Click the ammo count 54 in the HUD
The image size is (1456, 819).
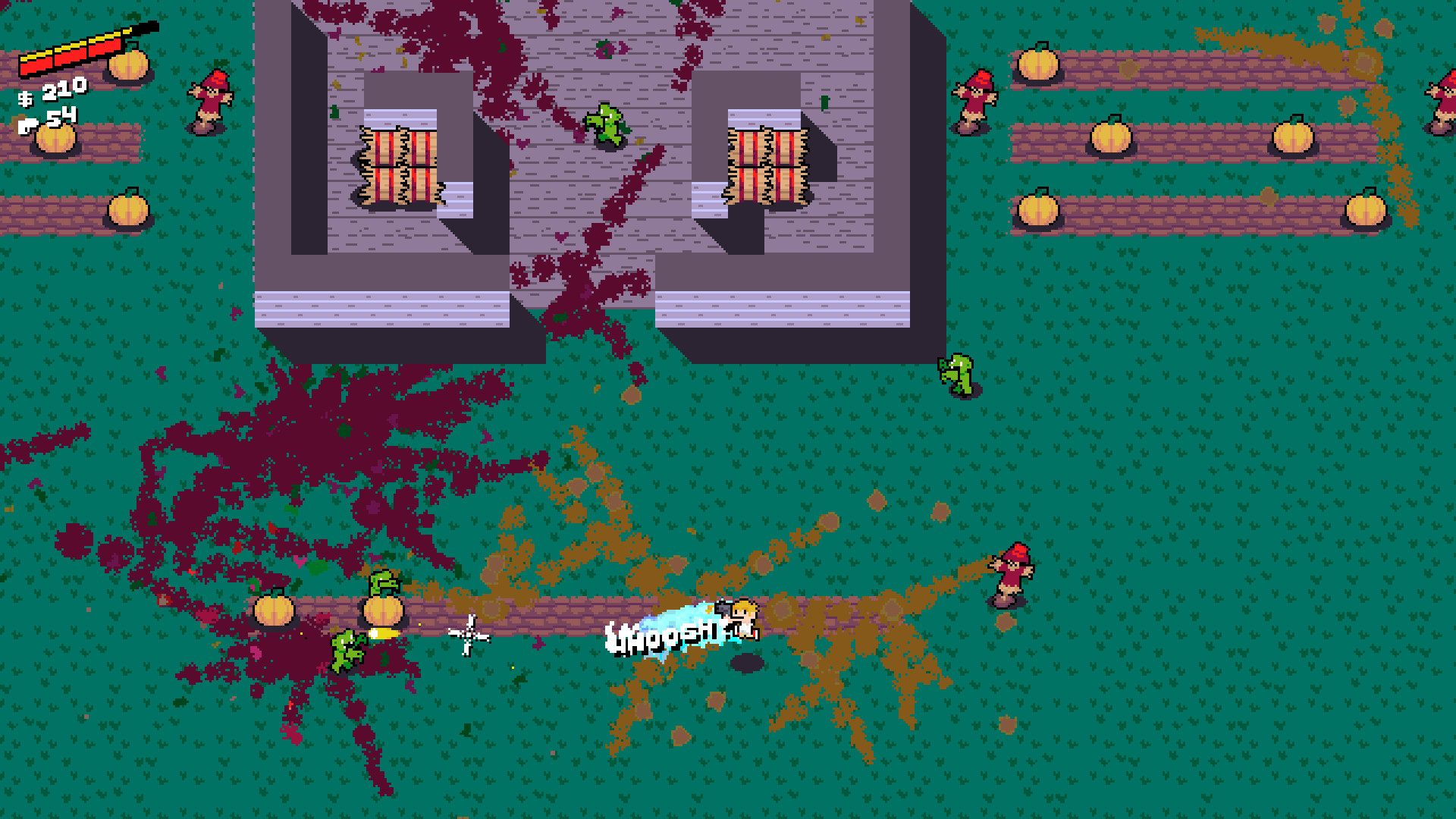(61, 114)
